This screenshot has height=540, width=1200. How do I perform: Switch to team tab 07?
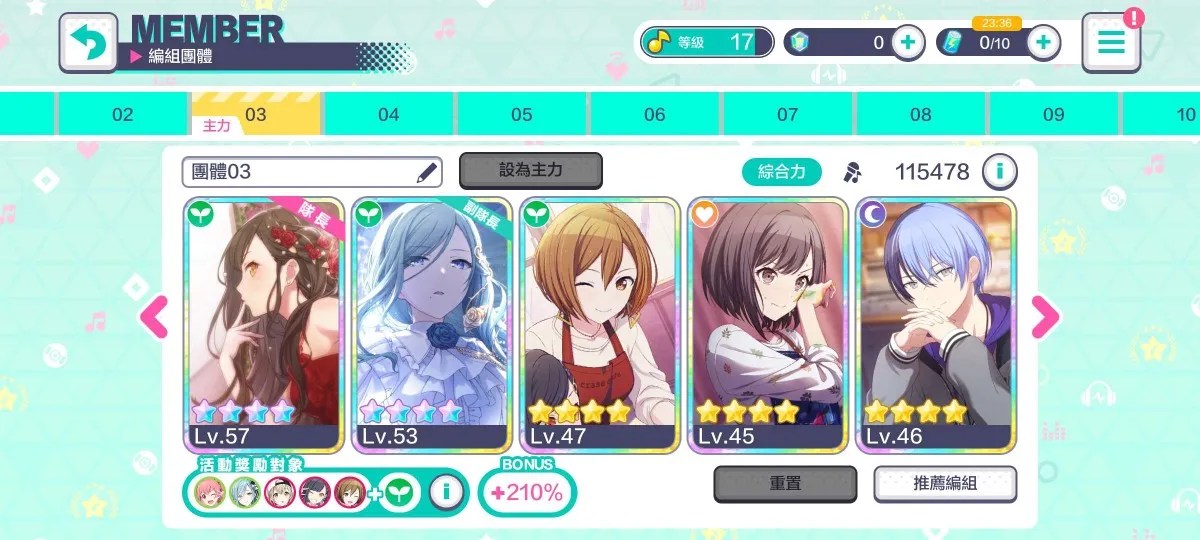788,115
